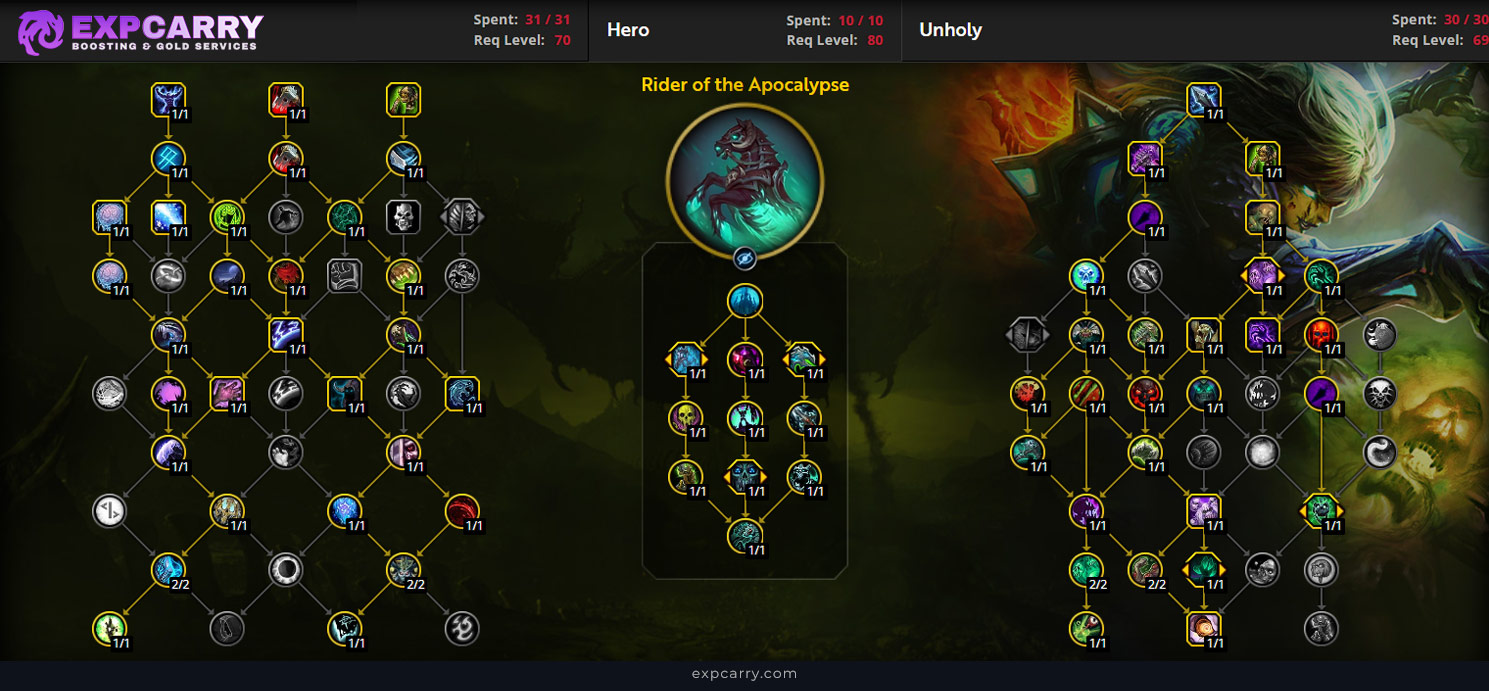Pick the cyan skull Unholy talent

pyautogui.click(x=1085, y=275)
